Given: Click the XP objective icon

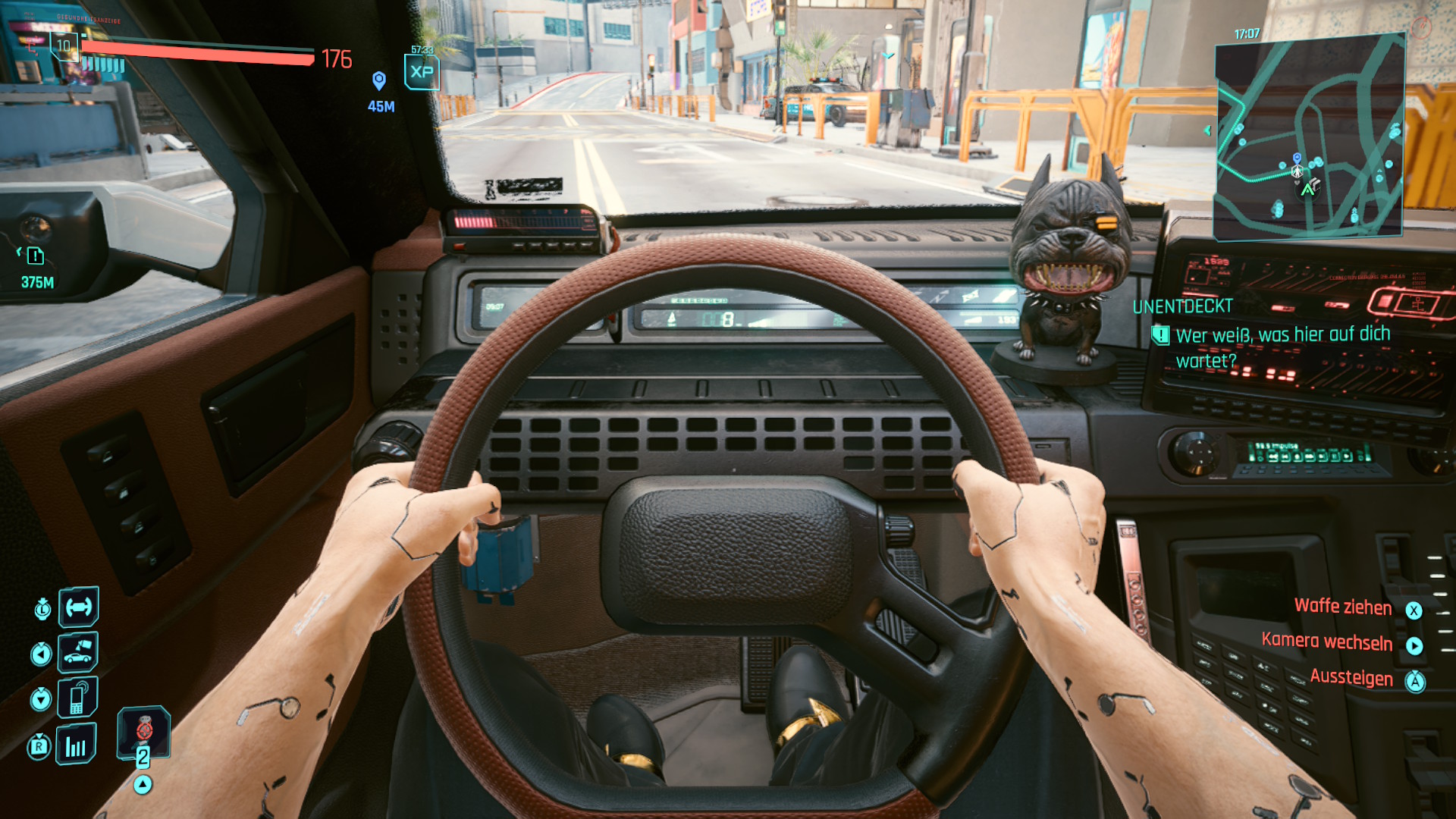Looking at the screenshot, I should 422,73.
